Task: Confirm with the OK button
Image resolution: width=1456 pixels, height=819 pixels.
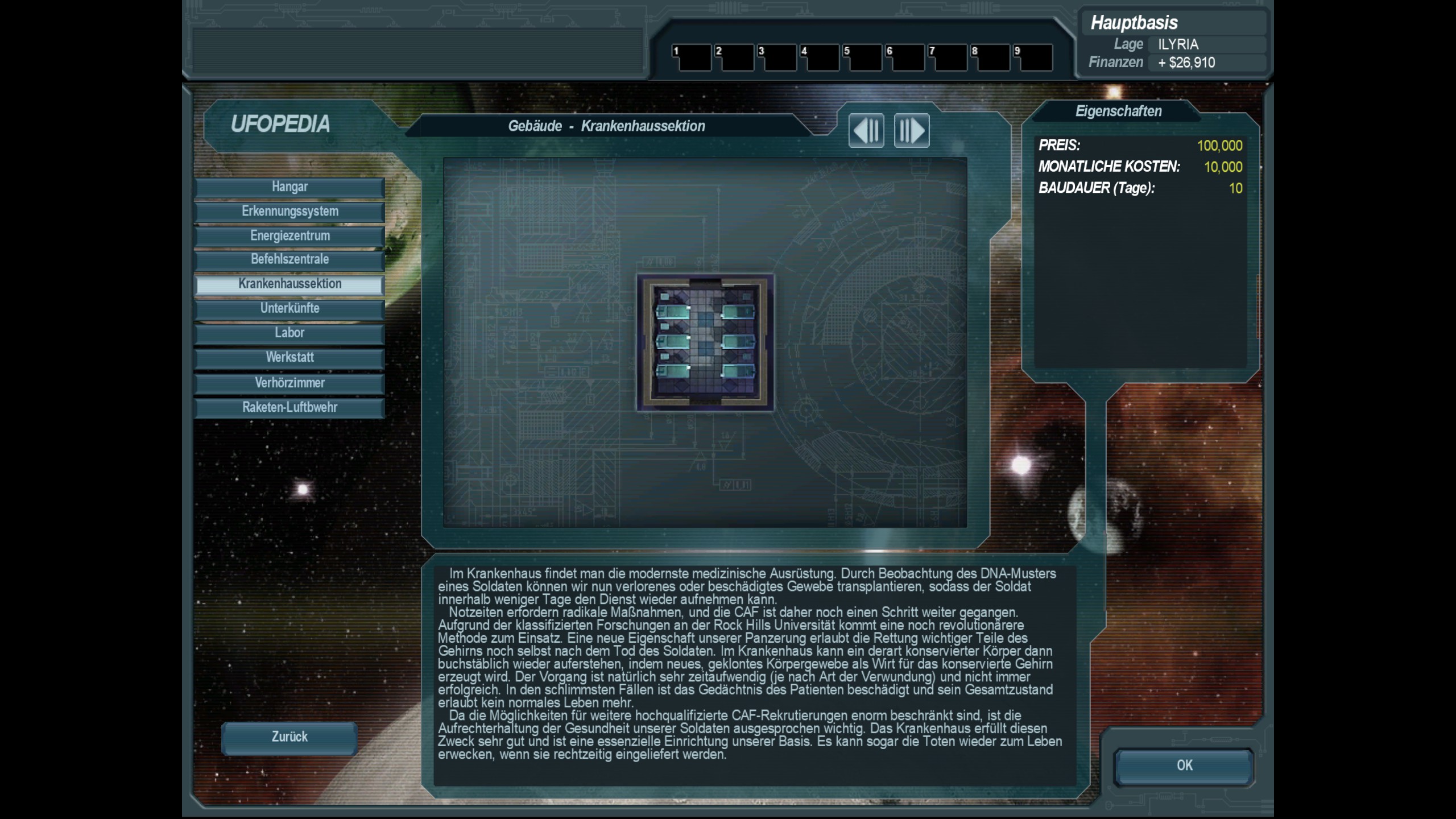Action: click(1184, 766)
